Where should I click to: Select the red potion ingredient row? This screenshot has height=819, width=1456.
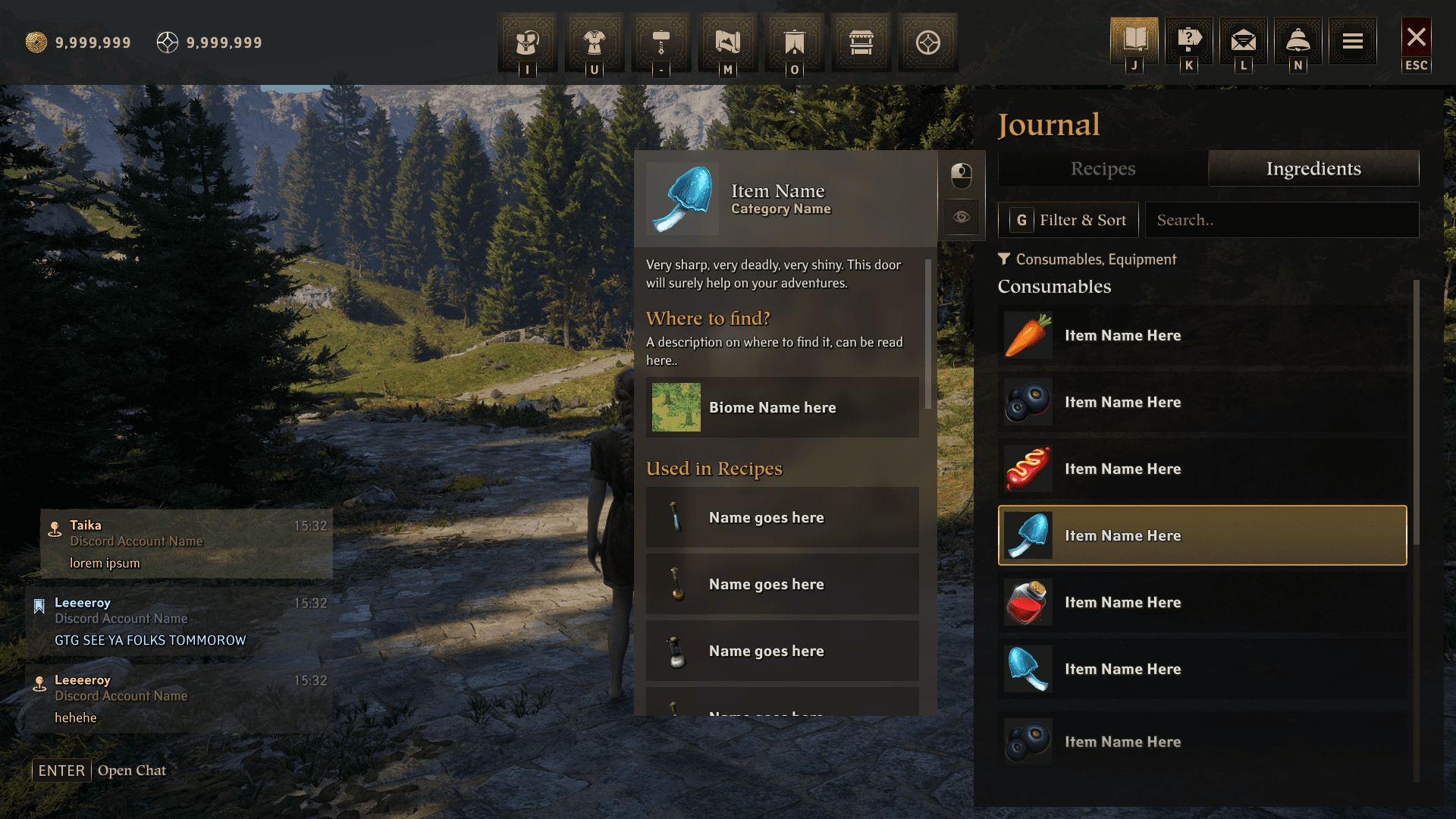(x=1202, y=602)
